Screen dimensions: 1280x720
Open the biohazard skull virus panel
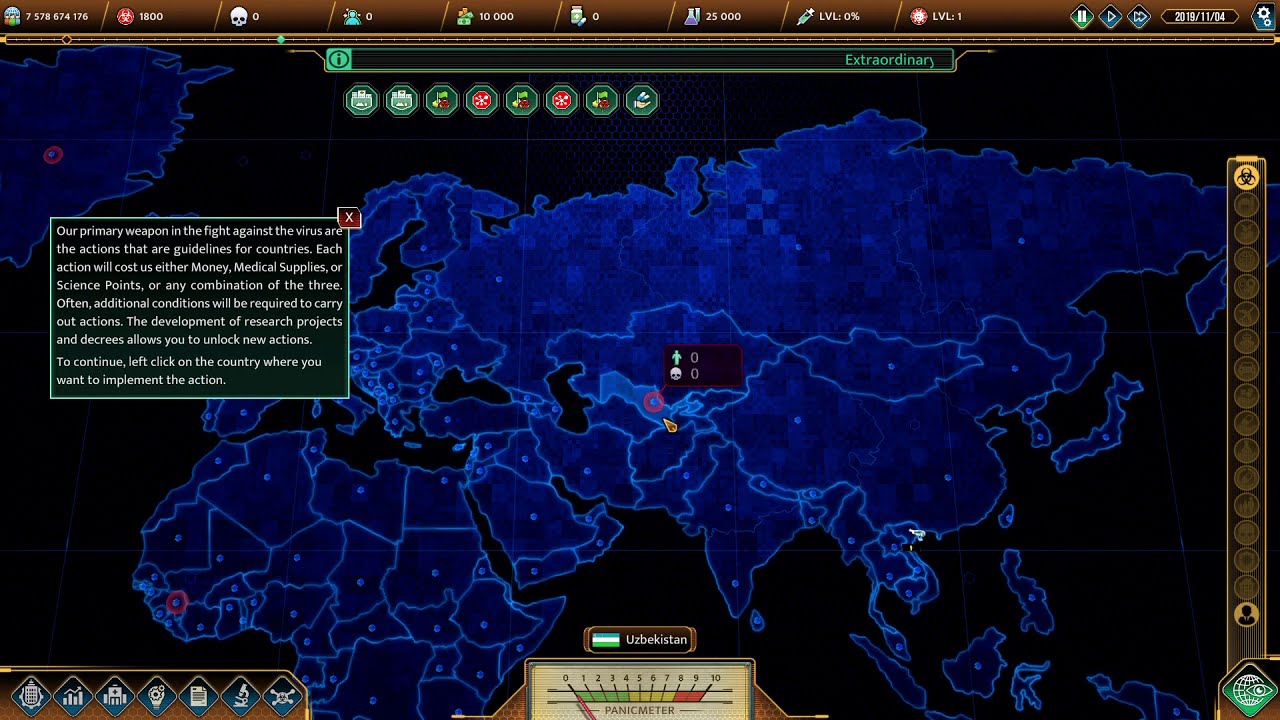click(283, 695)
